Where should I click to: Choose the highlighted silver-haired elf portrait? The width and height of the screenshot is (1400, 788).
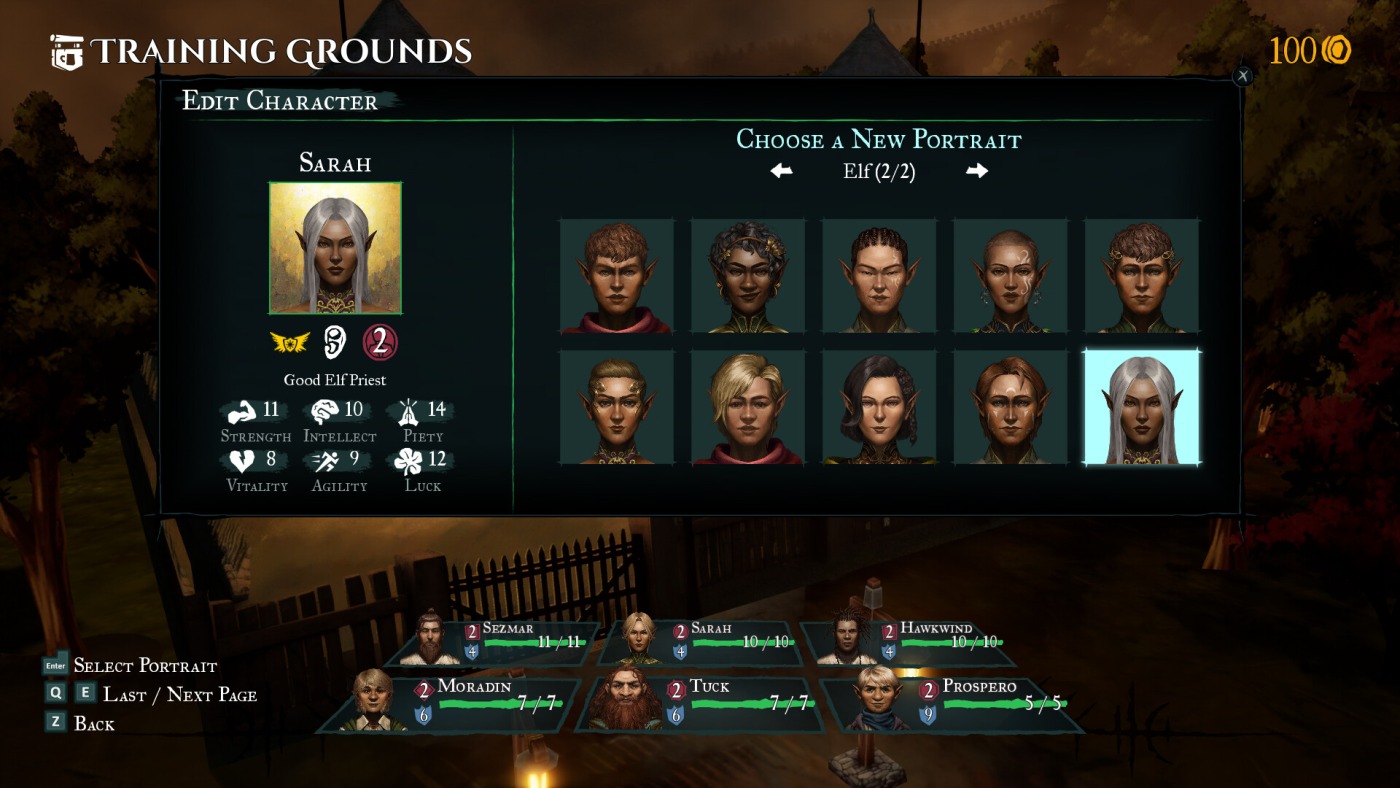point(1142,407)
